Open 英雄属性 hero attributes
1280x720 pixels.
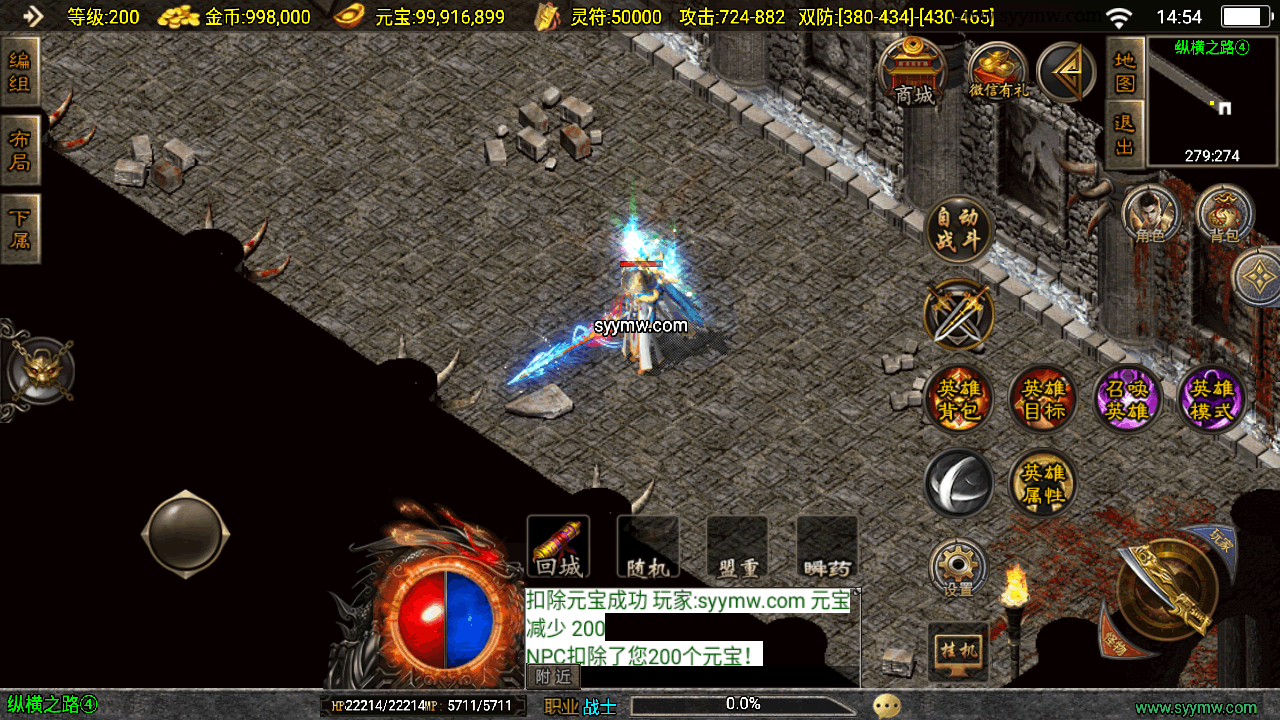pos(1043,483)
